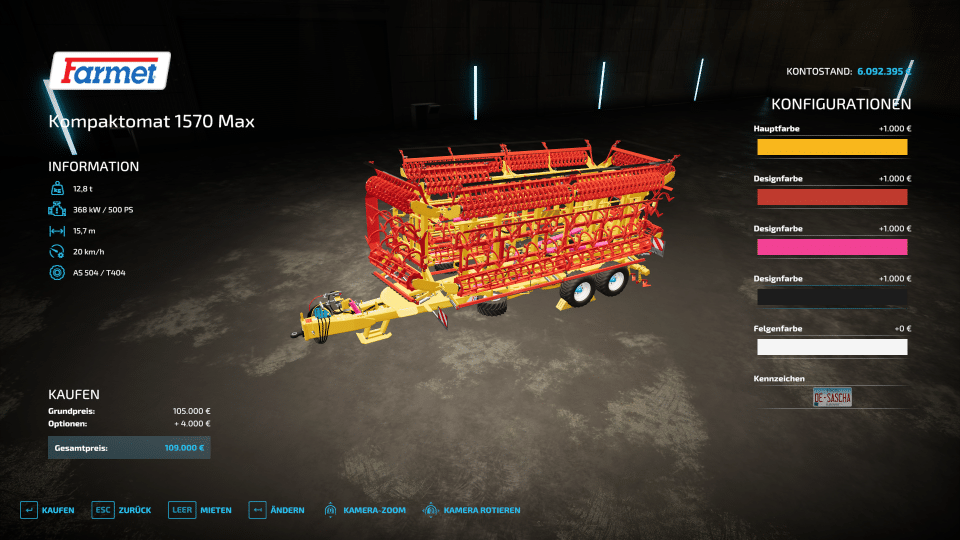The width and height of the screenshot is (960, 540).
Task: Change the white Felgenfarbe rim color
Action: click(x=832, y=347)
